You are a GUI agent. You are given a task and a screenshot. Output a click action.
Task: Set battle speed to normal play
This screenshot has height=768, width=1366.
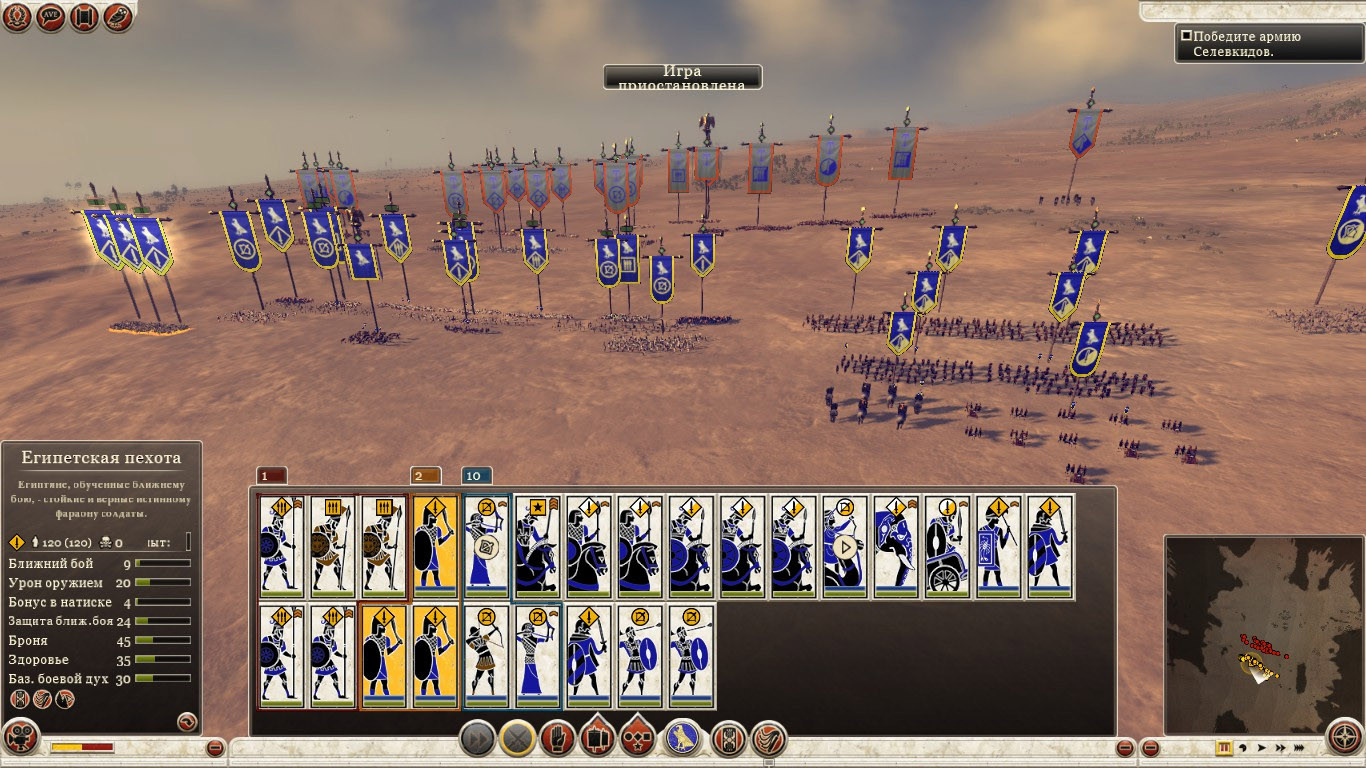[1262, 747]
